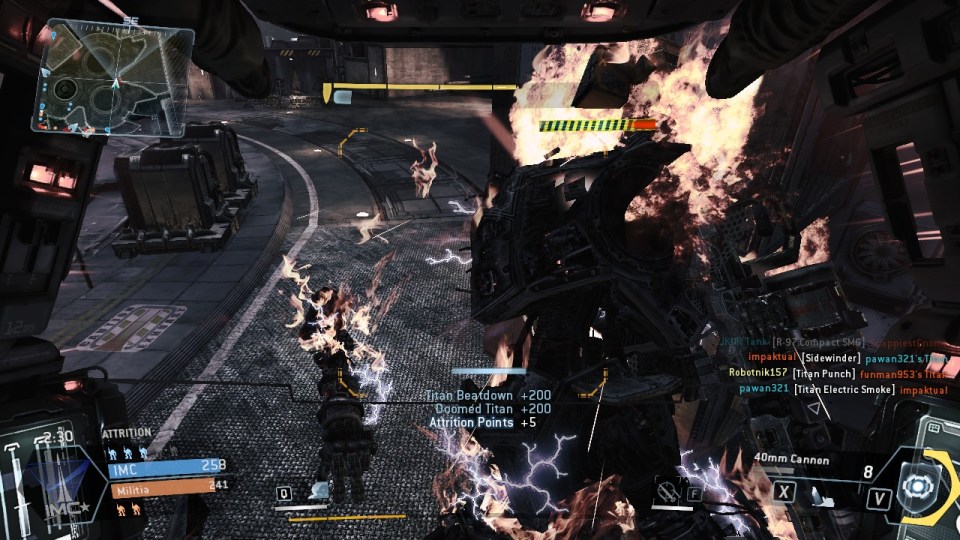Use the Titan ordnance icon beside F

click(x=667, y=490)
